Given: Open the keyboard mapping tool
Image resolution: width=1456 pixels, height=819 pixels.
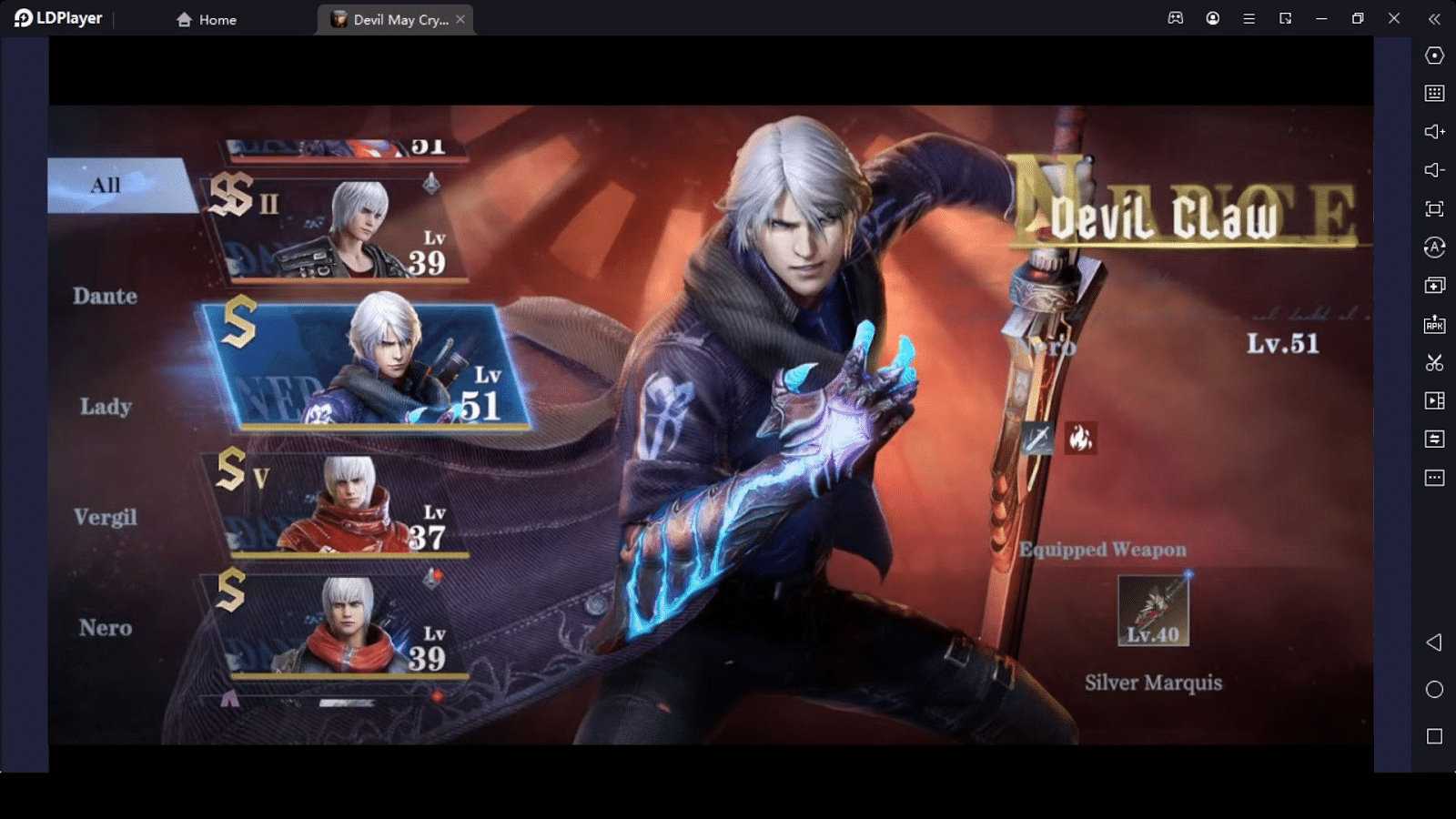Looking at the screenshot, I should pos(1433,93).
